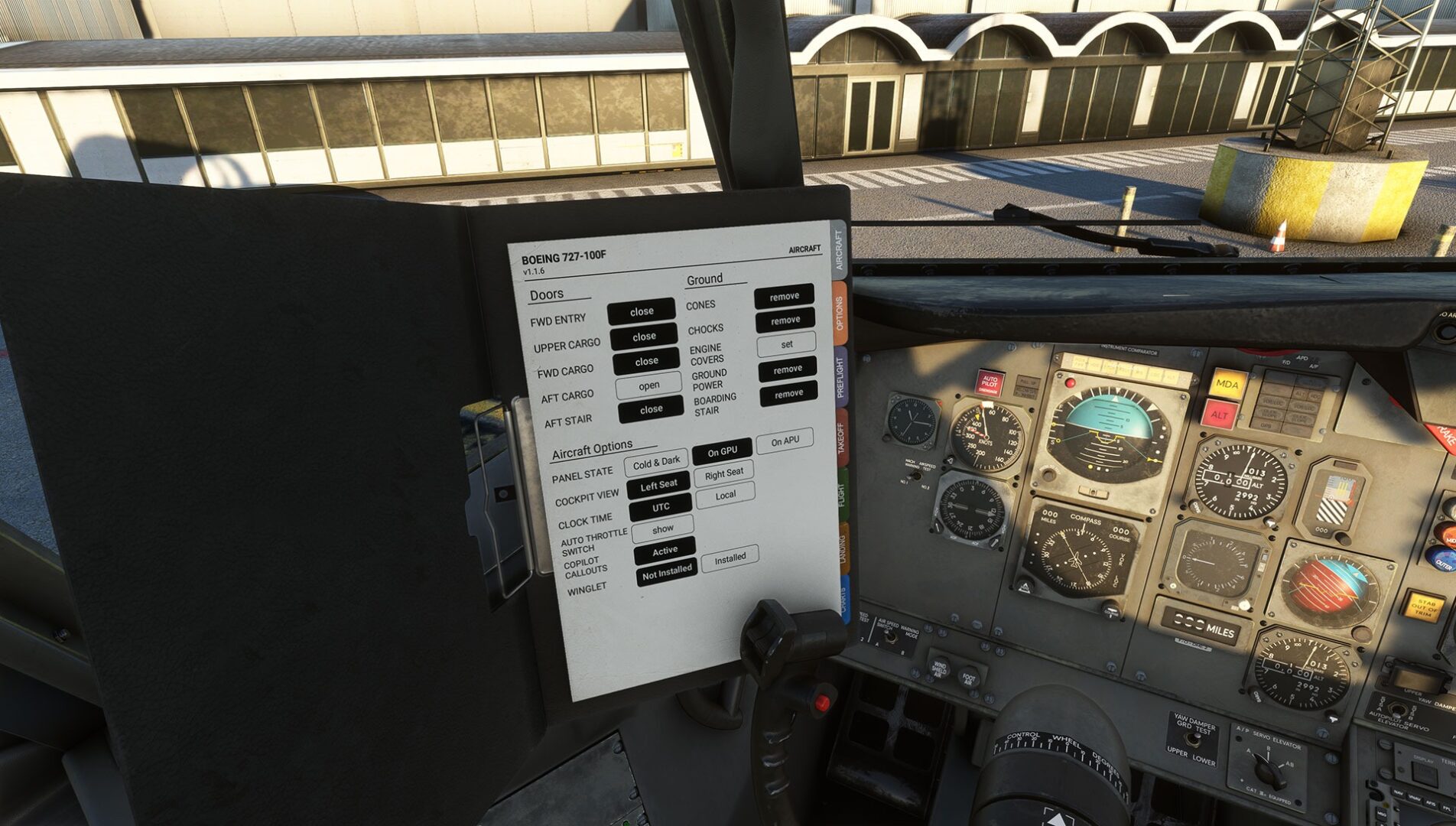
Task: Close the UPPER CARGO door
Action: coord(643,337)
